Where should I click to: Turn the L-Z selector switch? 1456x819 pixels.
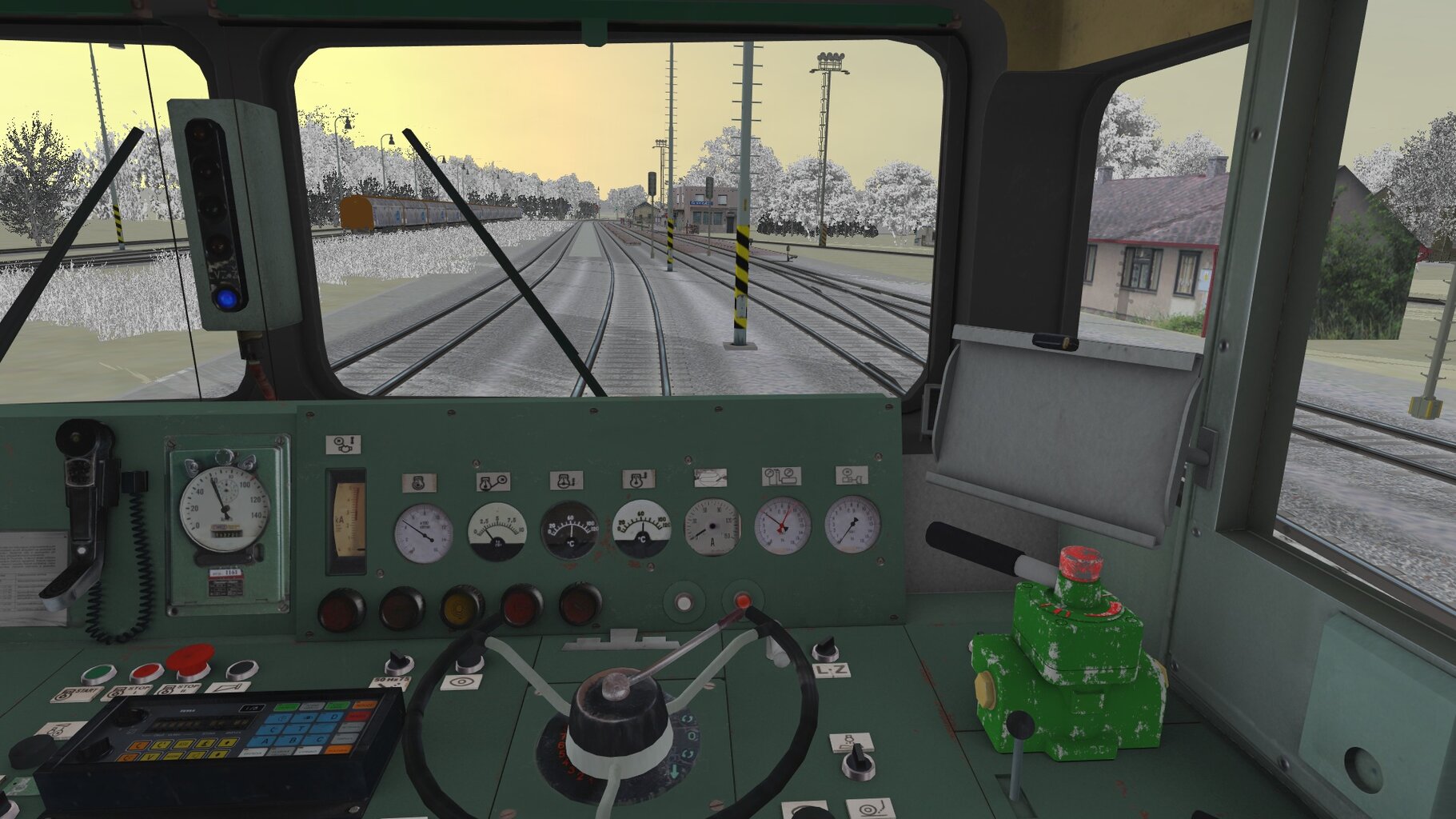[x=825, y=649]
